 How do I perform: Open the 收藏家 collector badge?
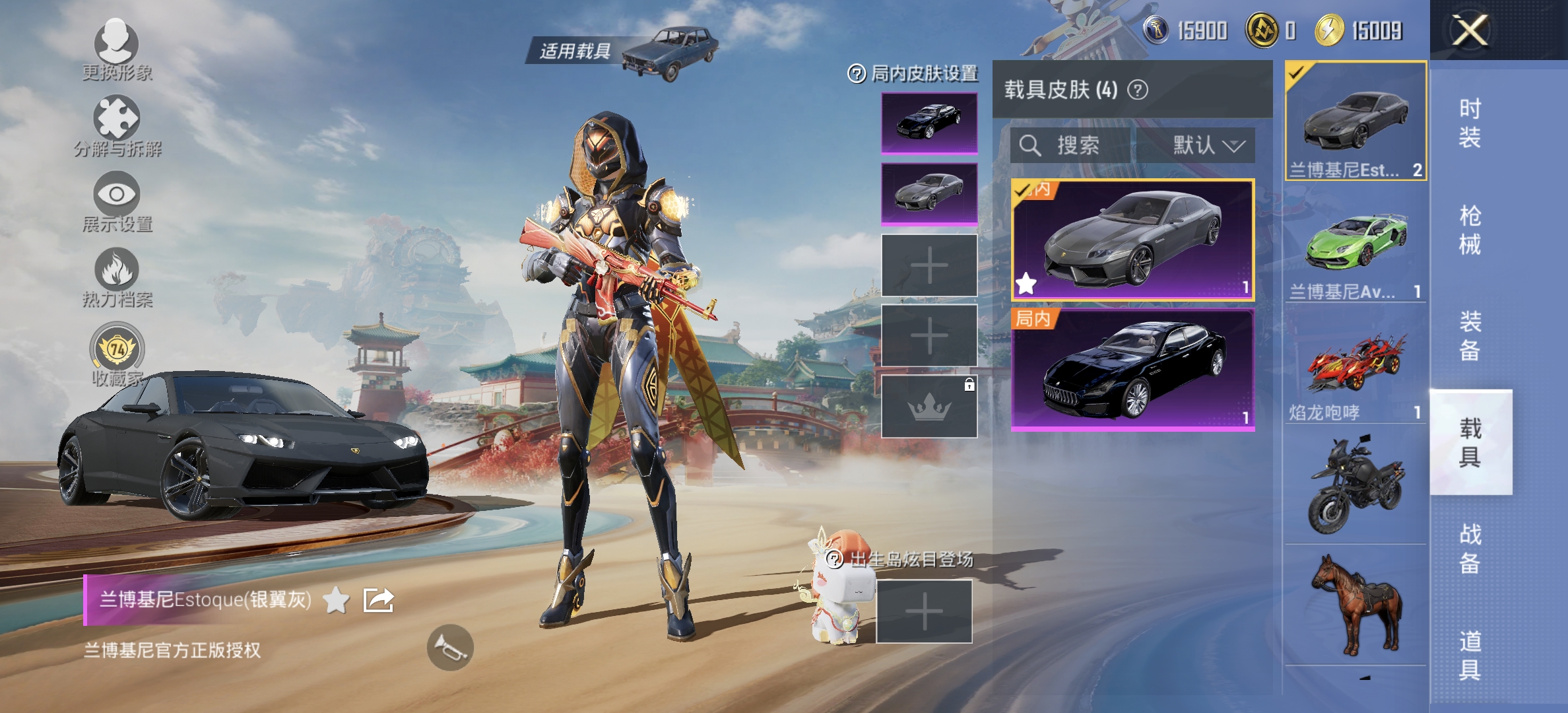click(x=117, y=348)
